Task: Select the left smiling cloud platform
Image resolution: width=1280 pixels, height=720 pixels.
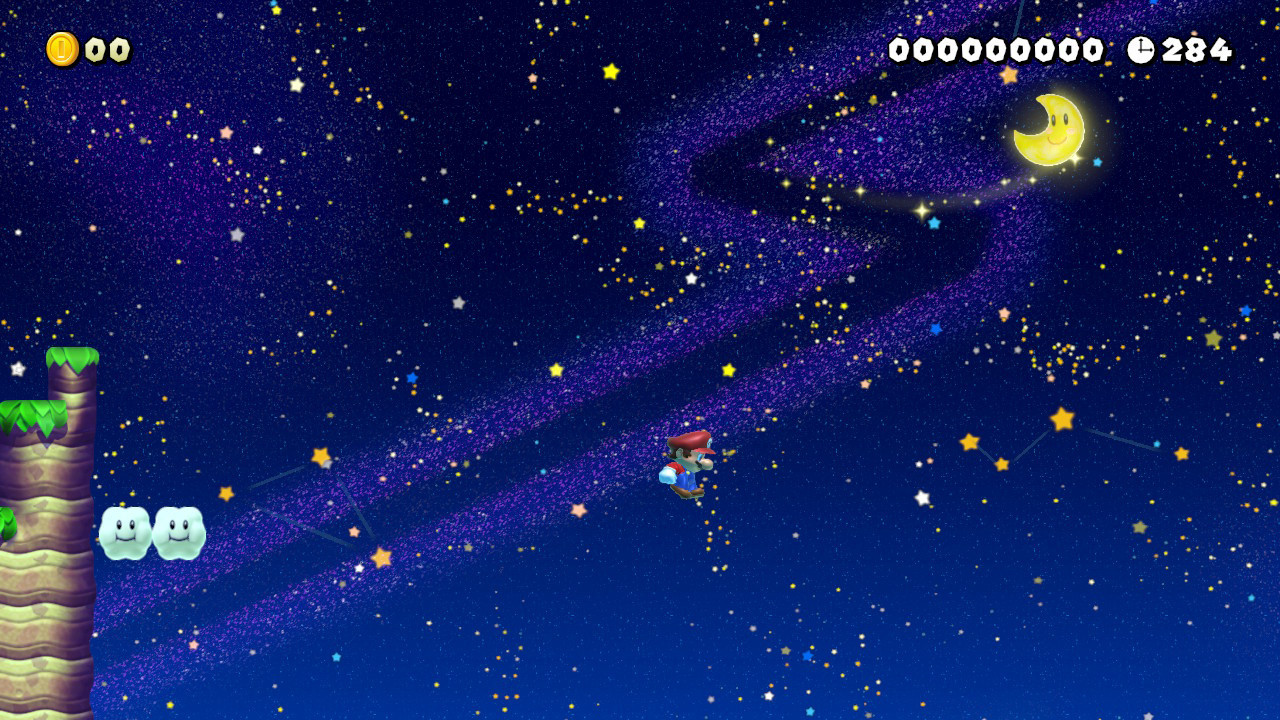Action: pos(123,533)
